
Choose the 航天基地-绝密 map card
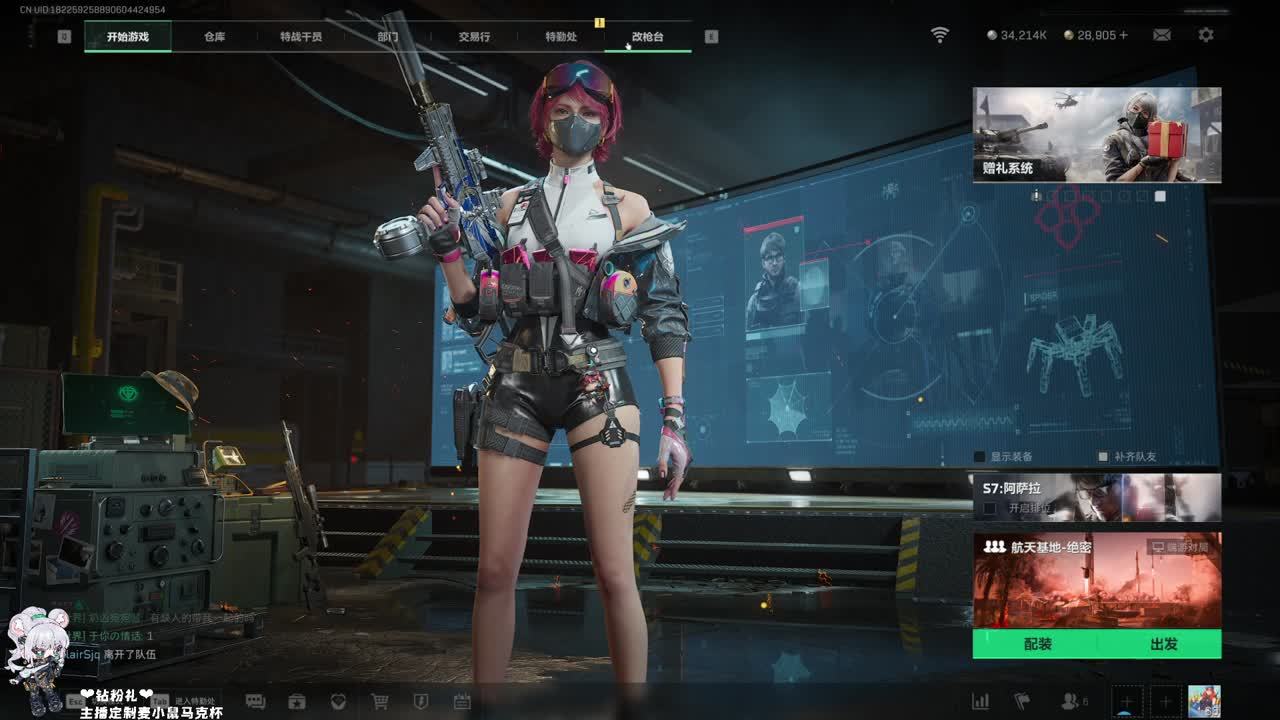coord(1097,580)
